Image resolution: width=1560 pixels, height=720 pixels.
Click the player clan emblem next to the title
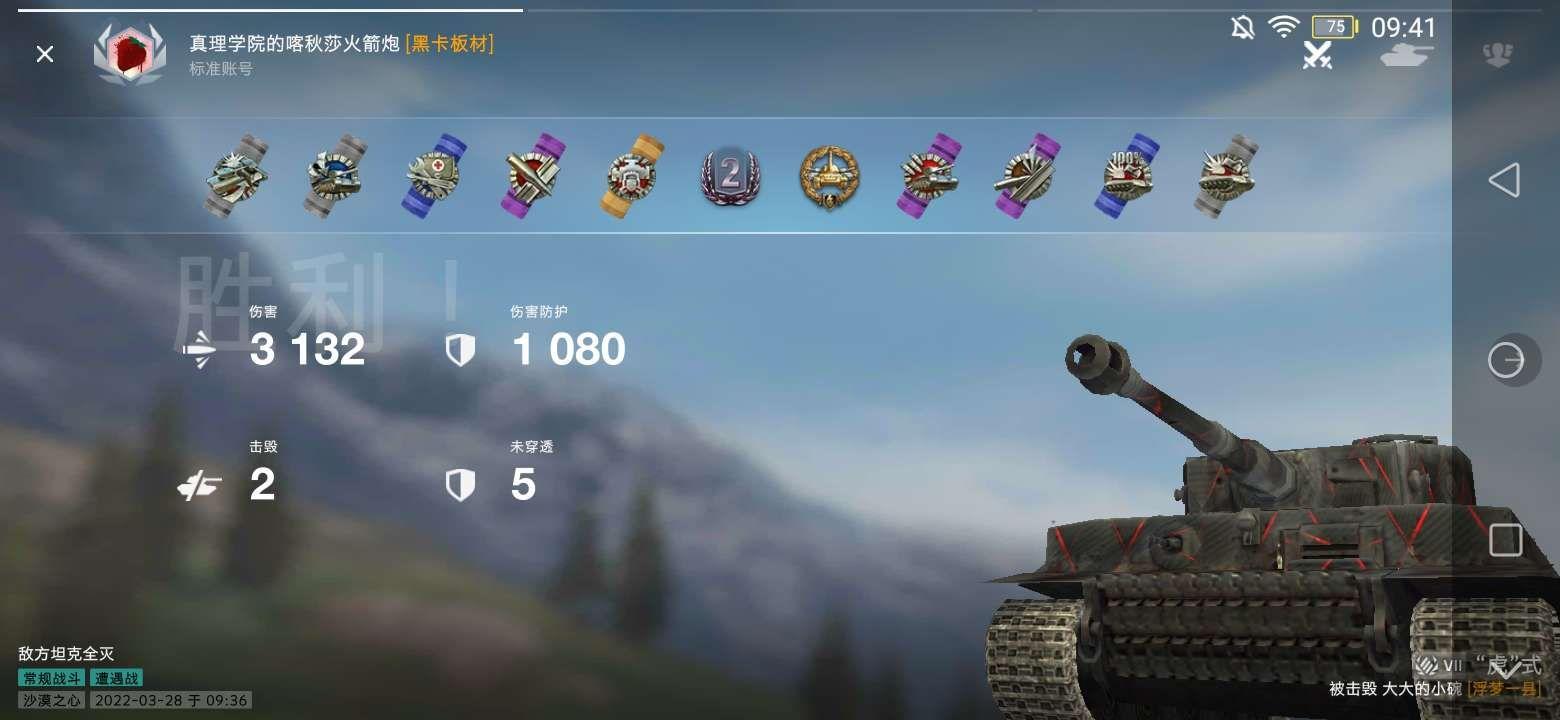[x=130, y=54]
